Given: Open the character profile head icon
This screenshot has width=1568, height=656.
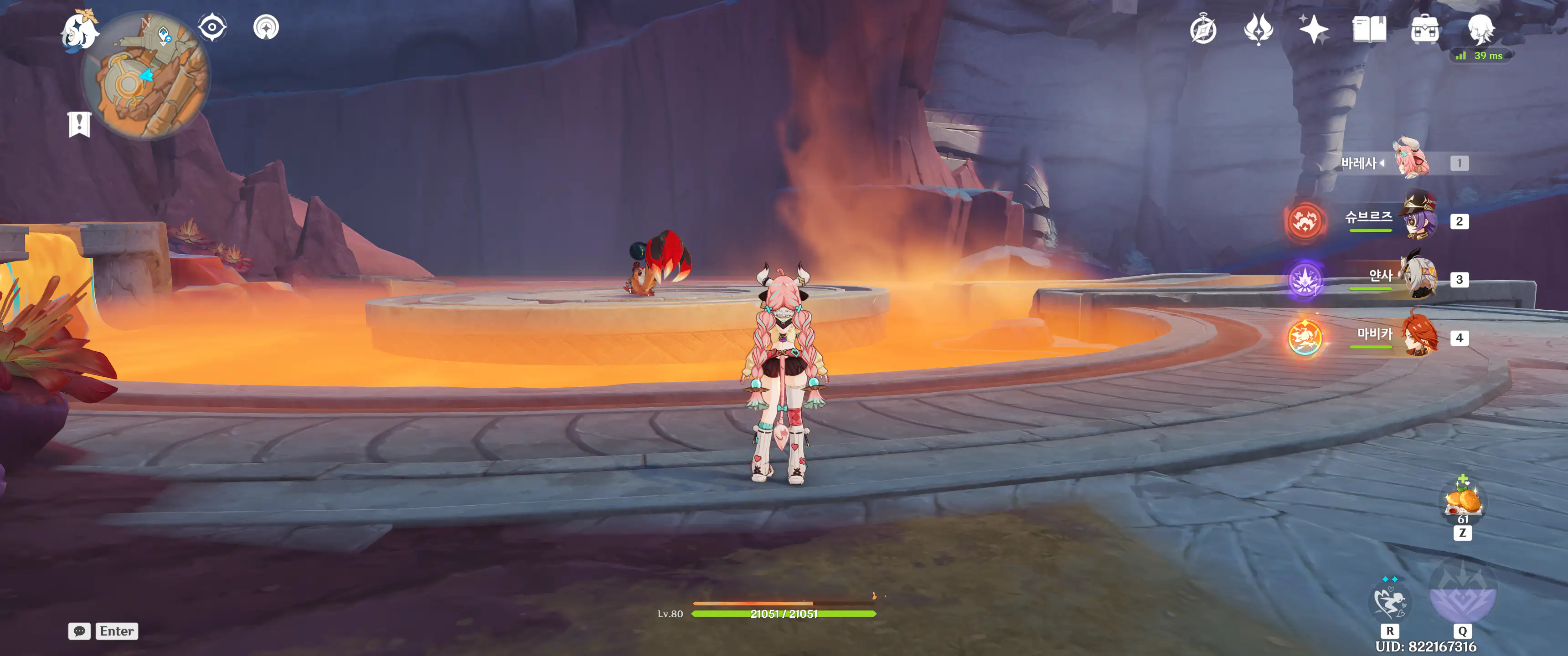Looking at the screenshot, I should (x=1480, y=29).
